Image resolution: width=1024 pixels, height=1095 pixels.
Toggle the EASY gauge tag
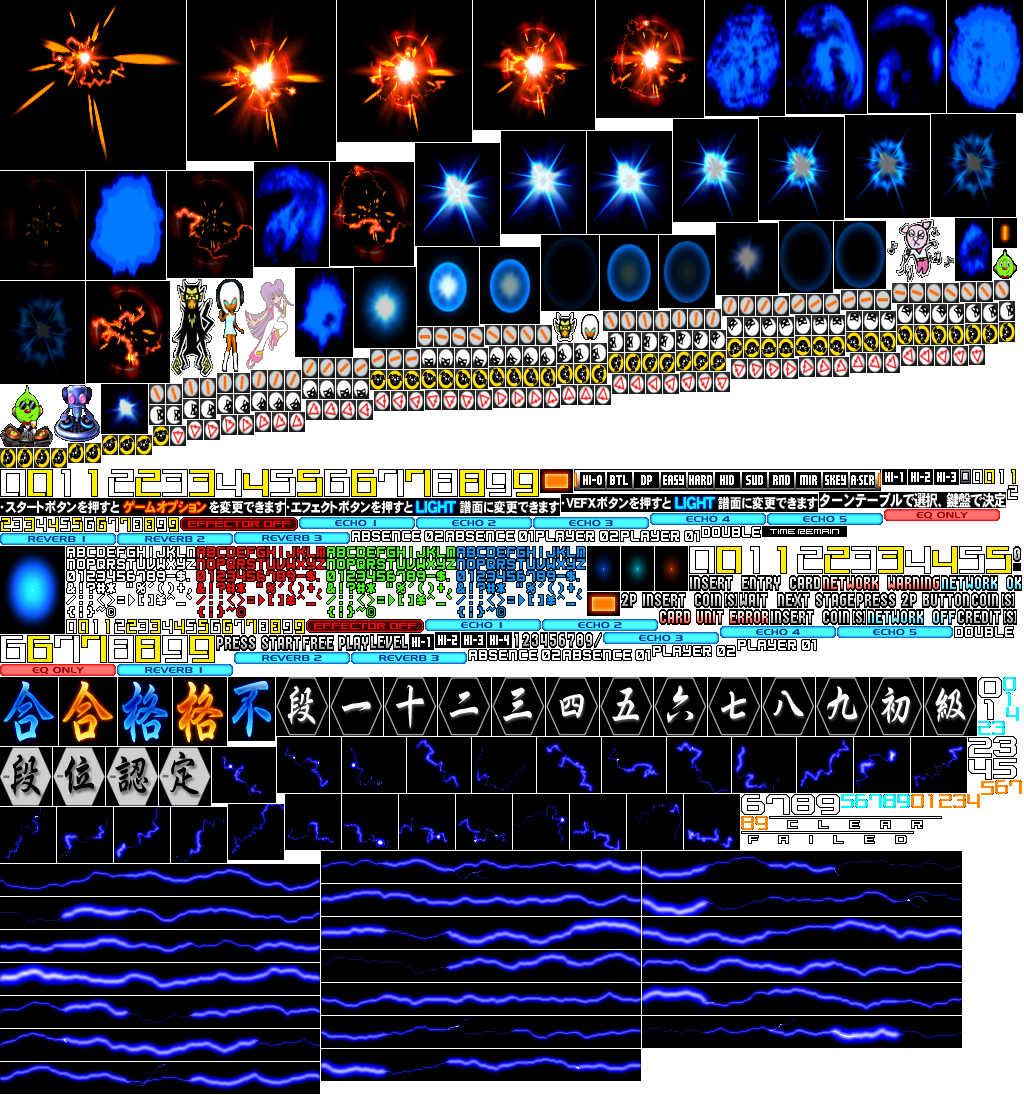(x=673, y=480)
